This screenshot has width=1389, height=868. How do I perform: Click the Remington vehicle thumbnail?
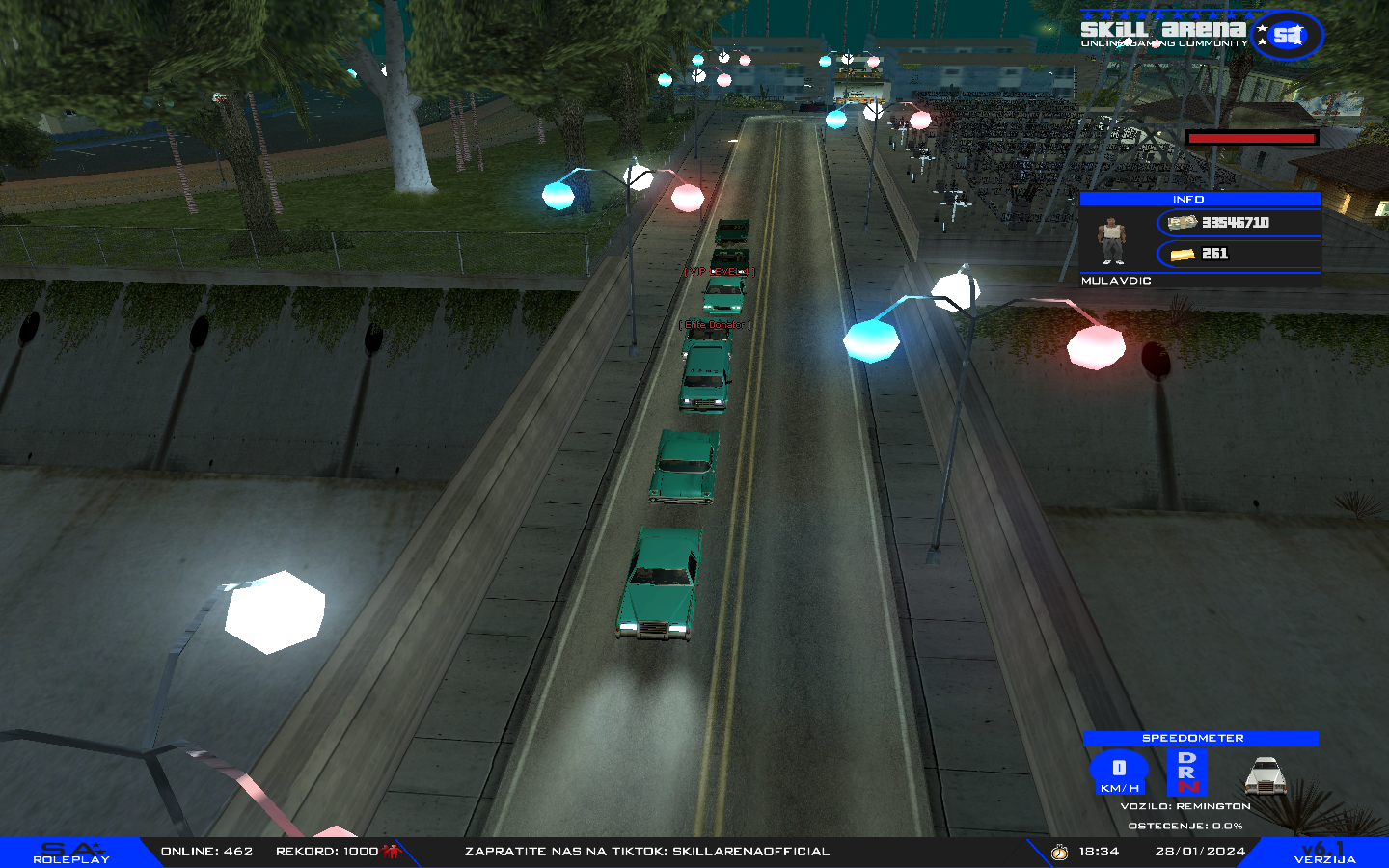(1266, 774)
